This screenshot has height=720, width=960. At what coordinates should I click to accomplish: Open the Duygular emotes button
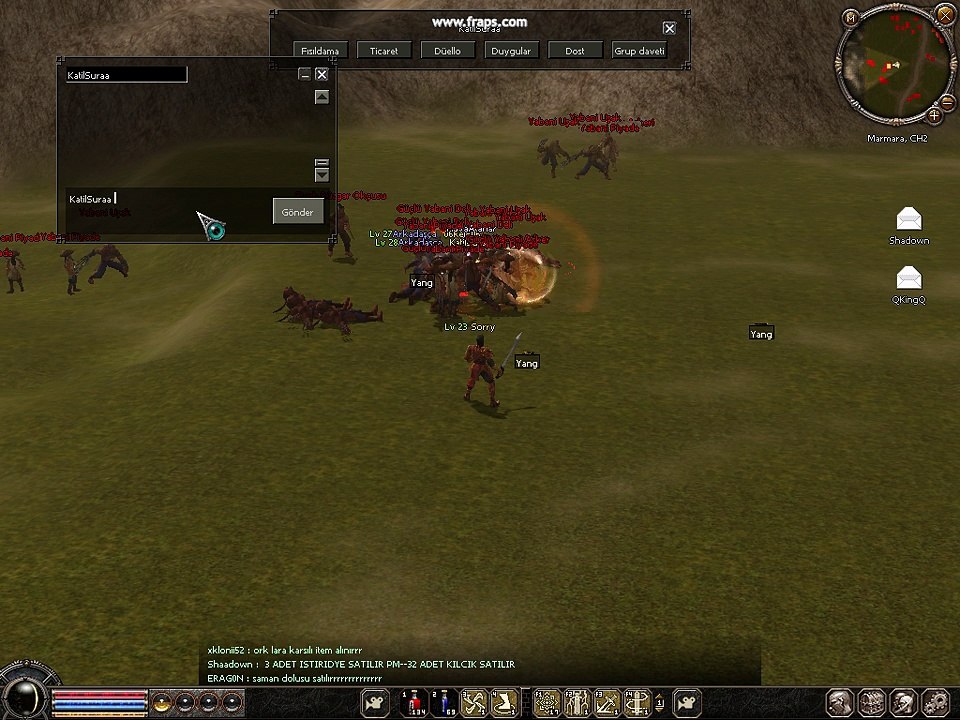point(511,50)
